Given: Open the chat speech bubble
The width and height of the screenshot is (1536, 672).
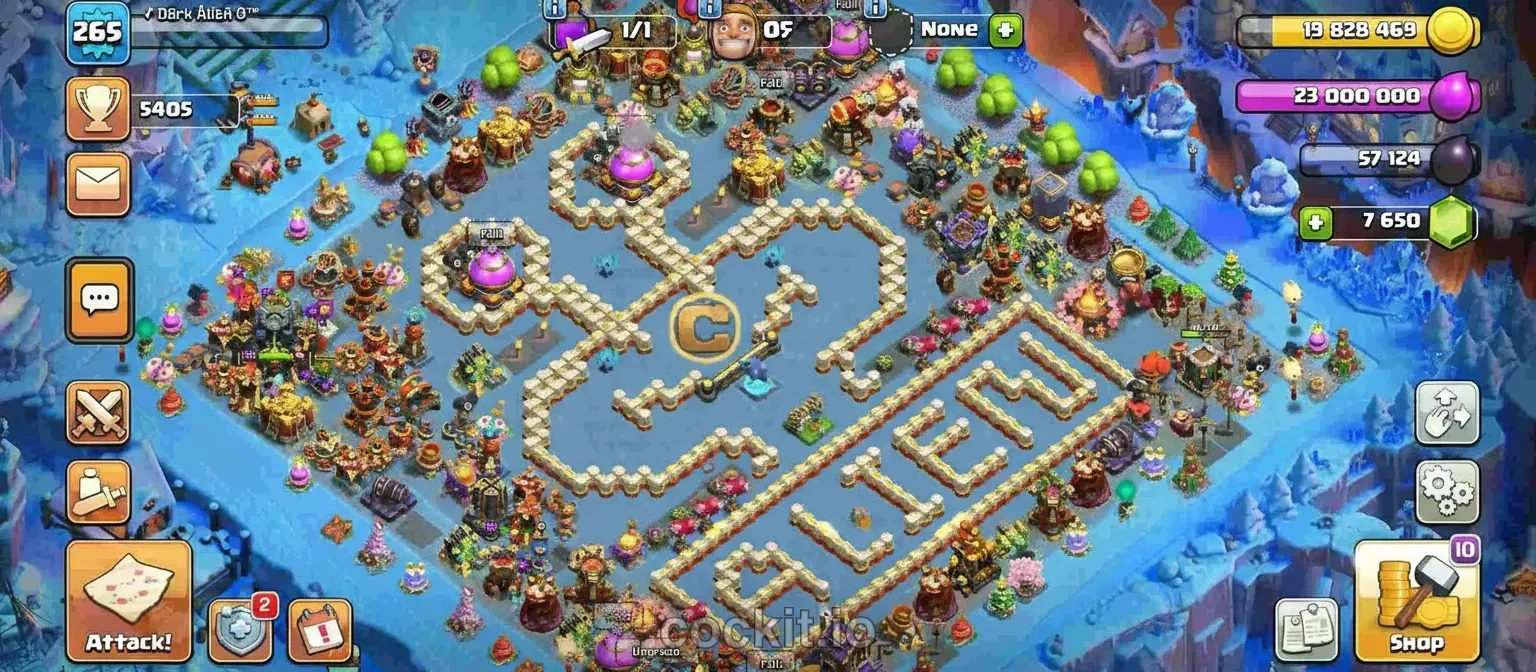Looking at the screenshot, I should tap(99, 299).
